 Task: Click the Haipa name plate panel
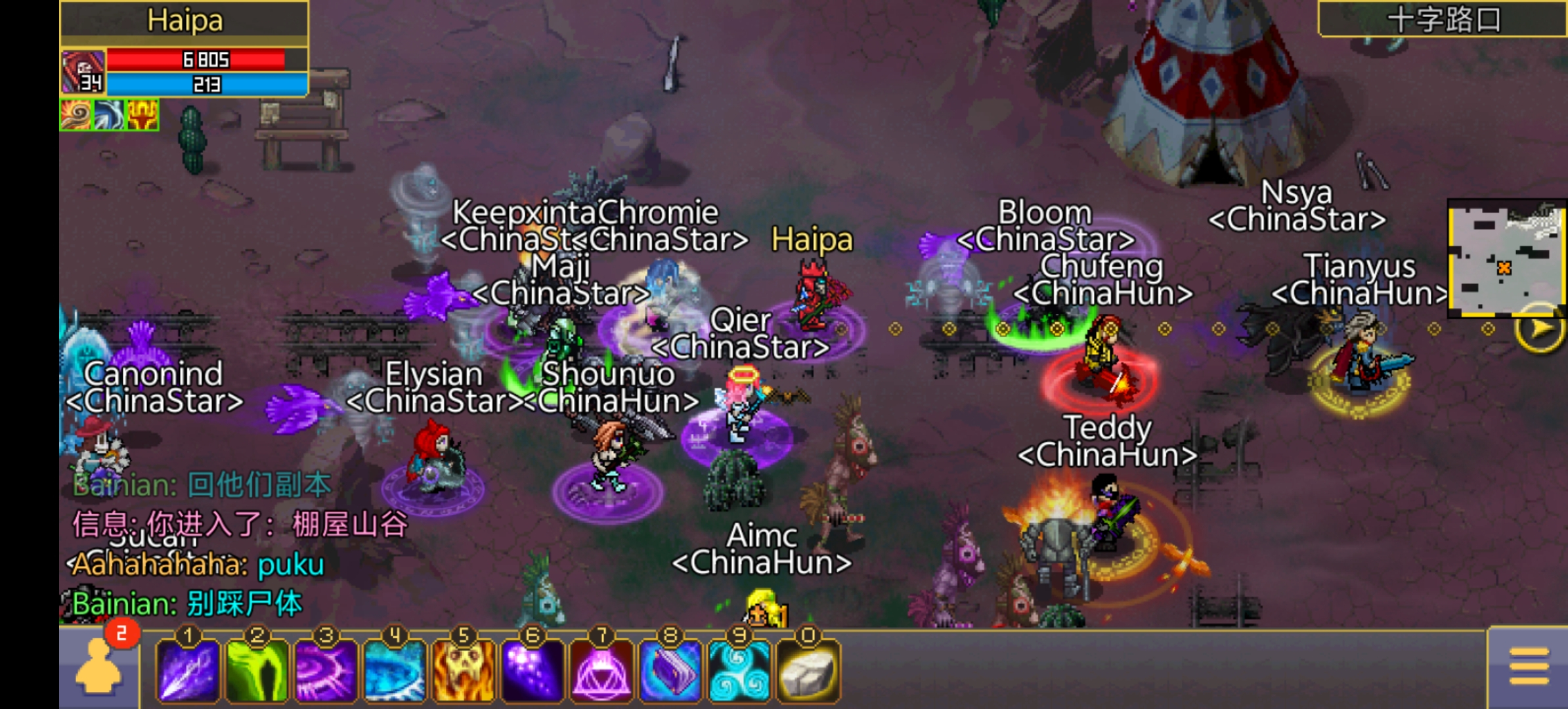click(x=184, y=21)
